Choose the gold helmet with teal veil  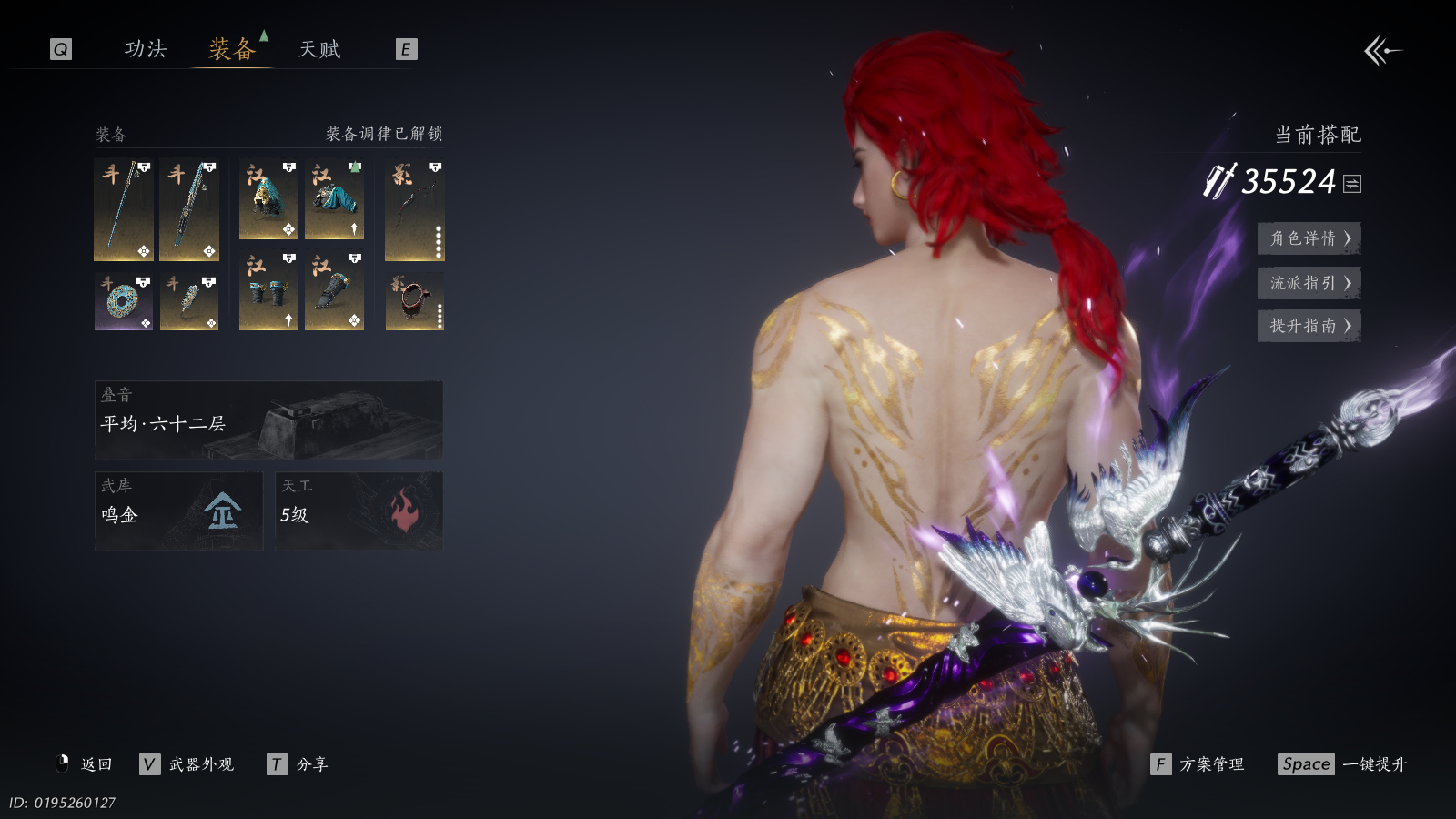pos(268,199)
